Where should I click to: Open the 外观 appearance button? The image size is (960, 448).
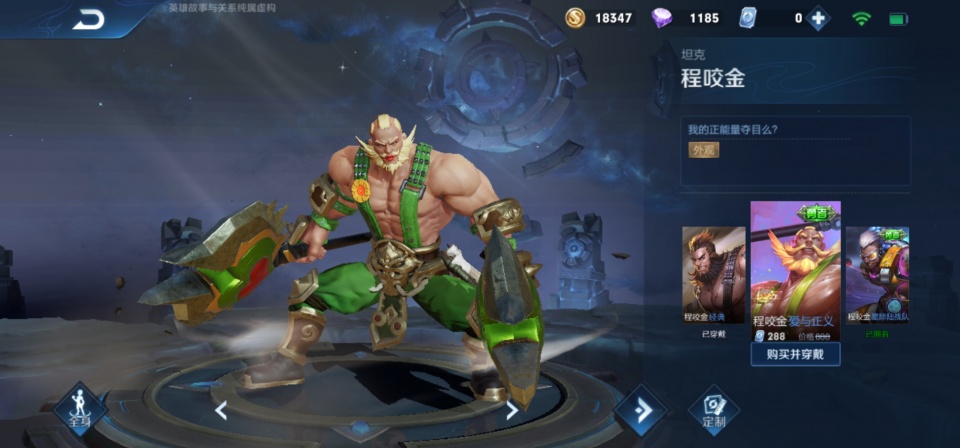703,150
